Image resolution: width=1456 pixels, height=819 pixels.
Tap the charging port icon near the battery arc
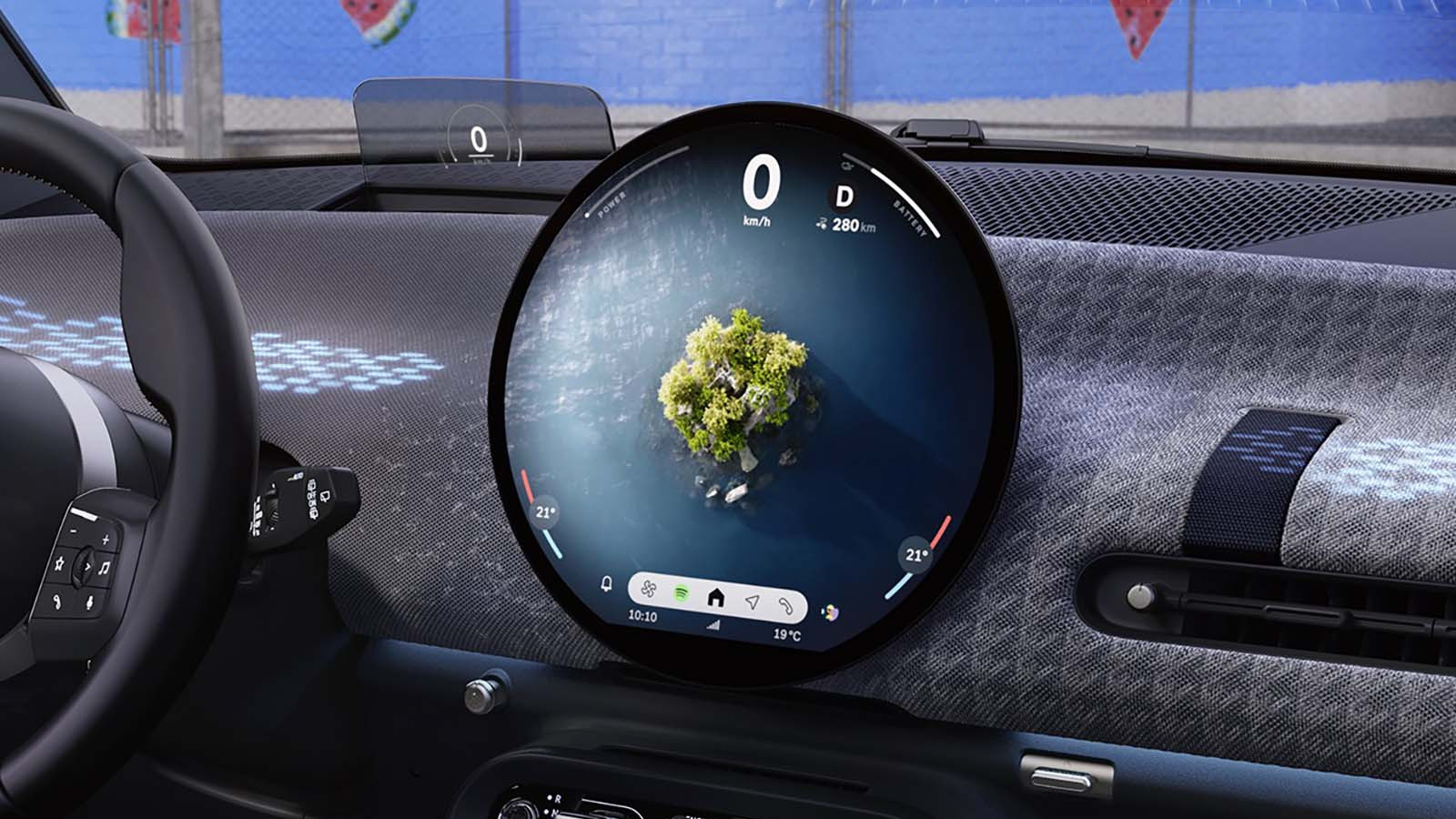847,166
